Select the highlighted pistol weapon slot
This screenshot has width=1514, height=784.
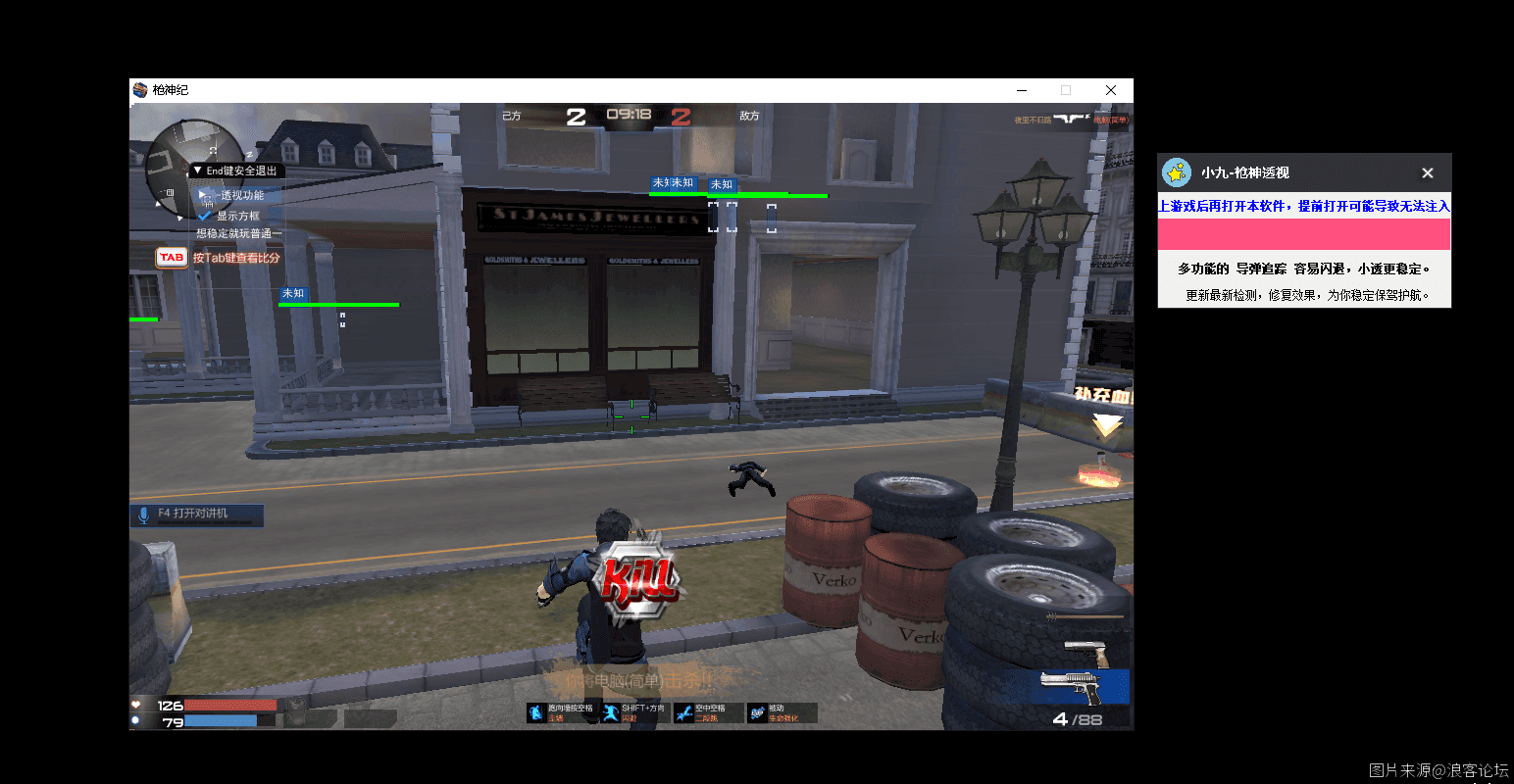click(x=1079, y=686)
